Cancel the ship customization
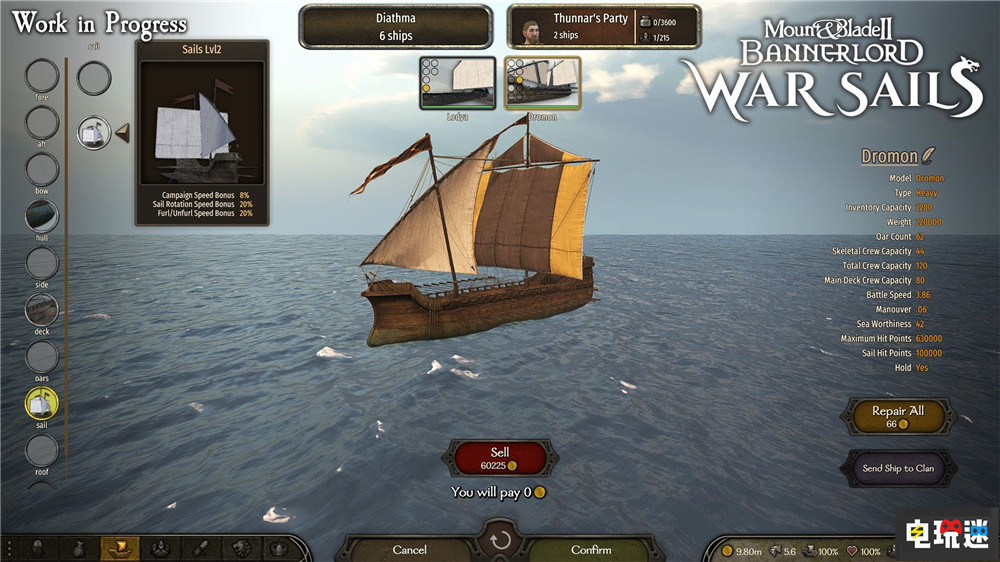 (x=410, y=549)
